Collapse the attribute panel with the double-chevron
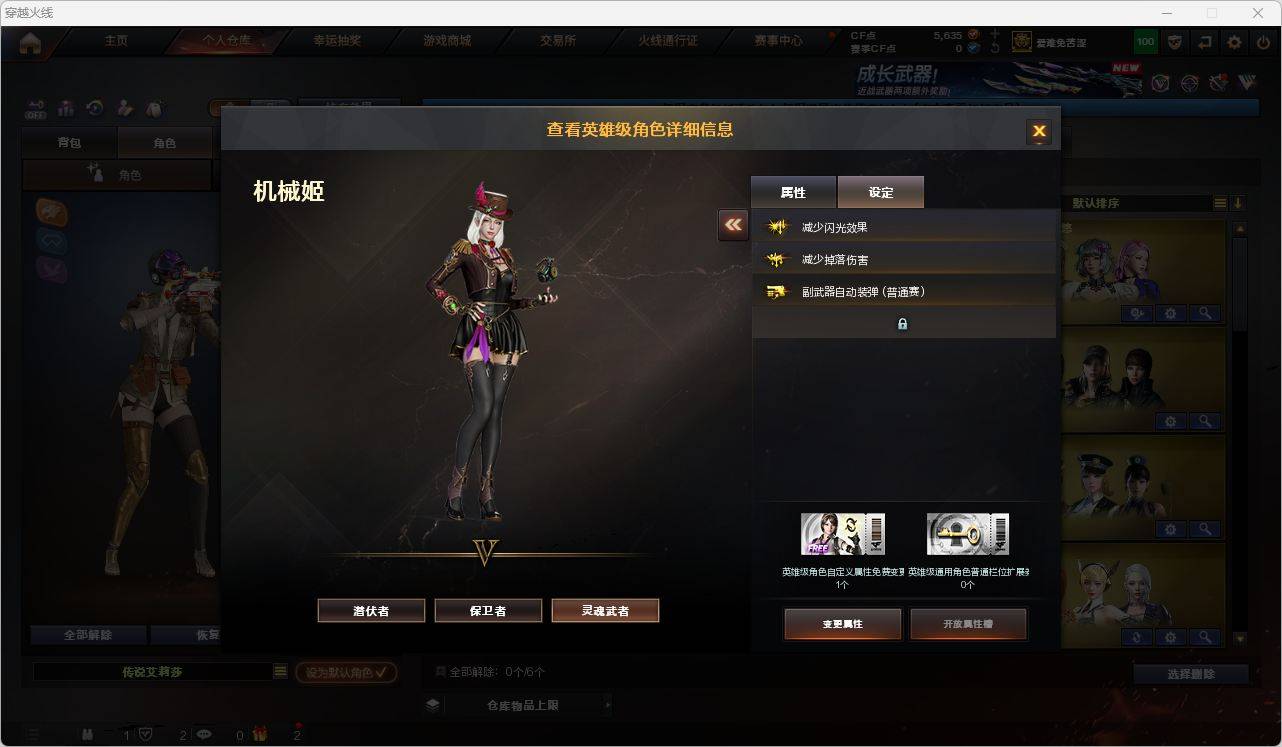Image resolution: width=1282 pixels, height=747 pixels. click(733, 226)
